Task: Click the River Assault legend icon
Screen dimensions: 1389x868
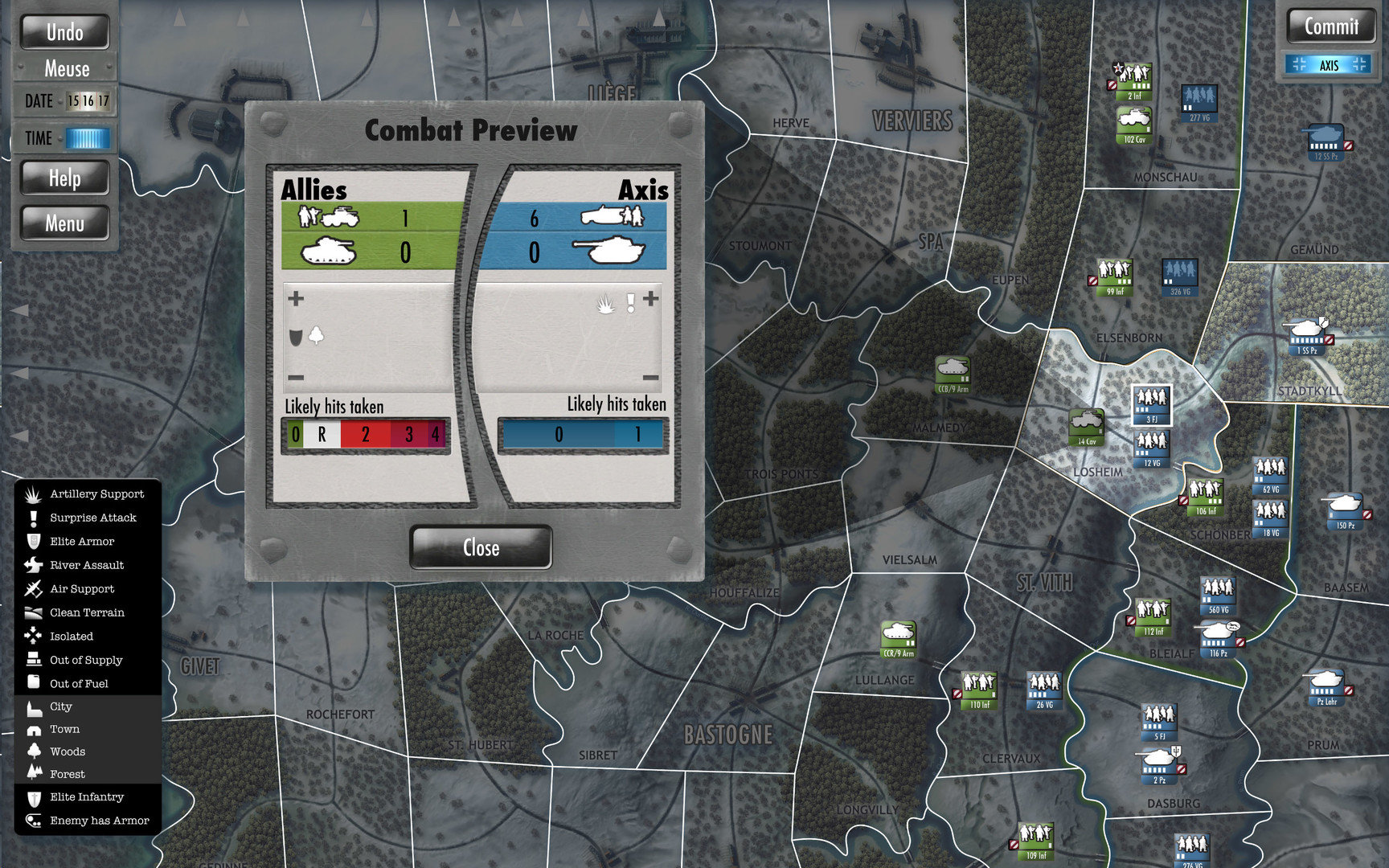Action: coord(32,565)
